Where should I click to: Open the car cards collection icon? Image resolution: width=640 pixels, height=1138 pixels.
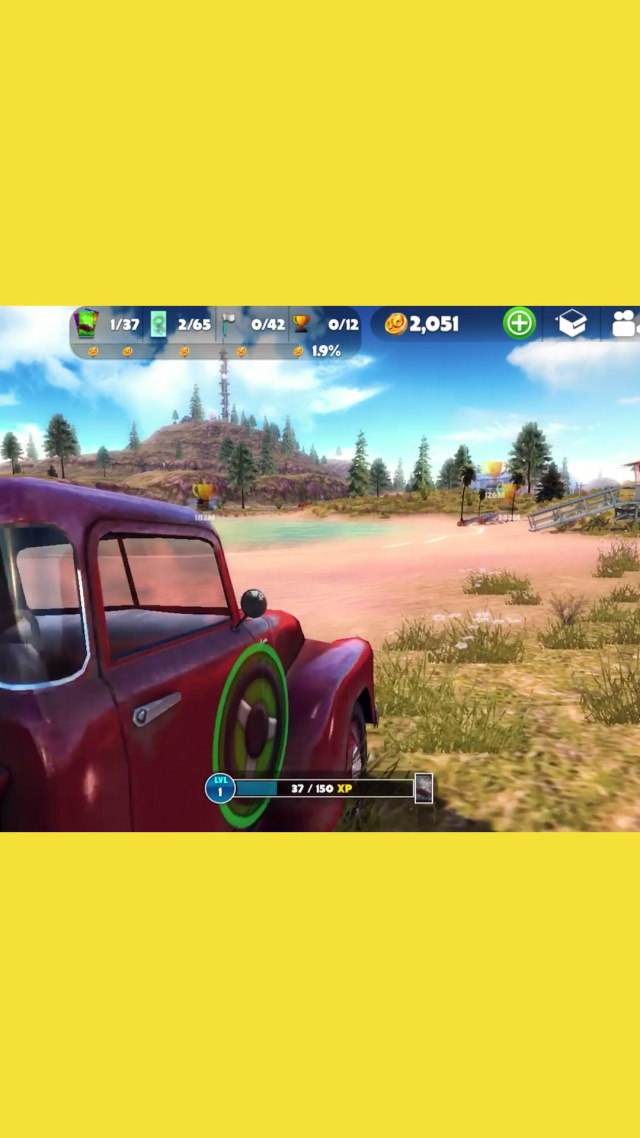(x=88, y=323)
